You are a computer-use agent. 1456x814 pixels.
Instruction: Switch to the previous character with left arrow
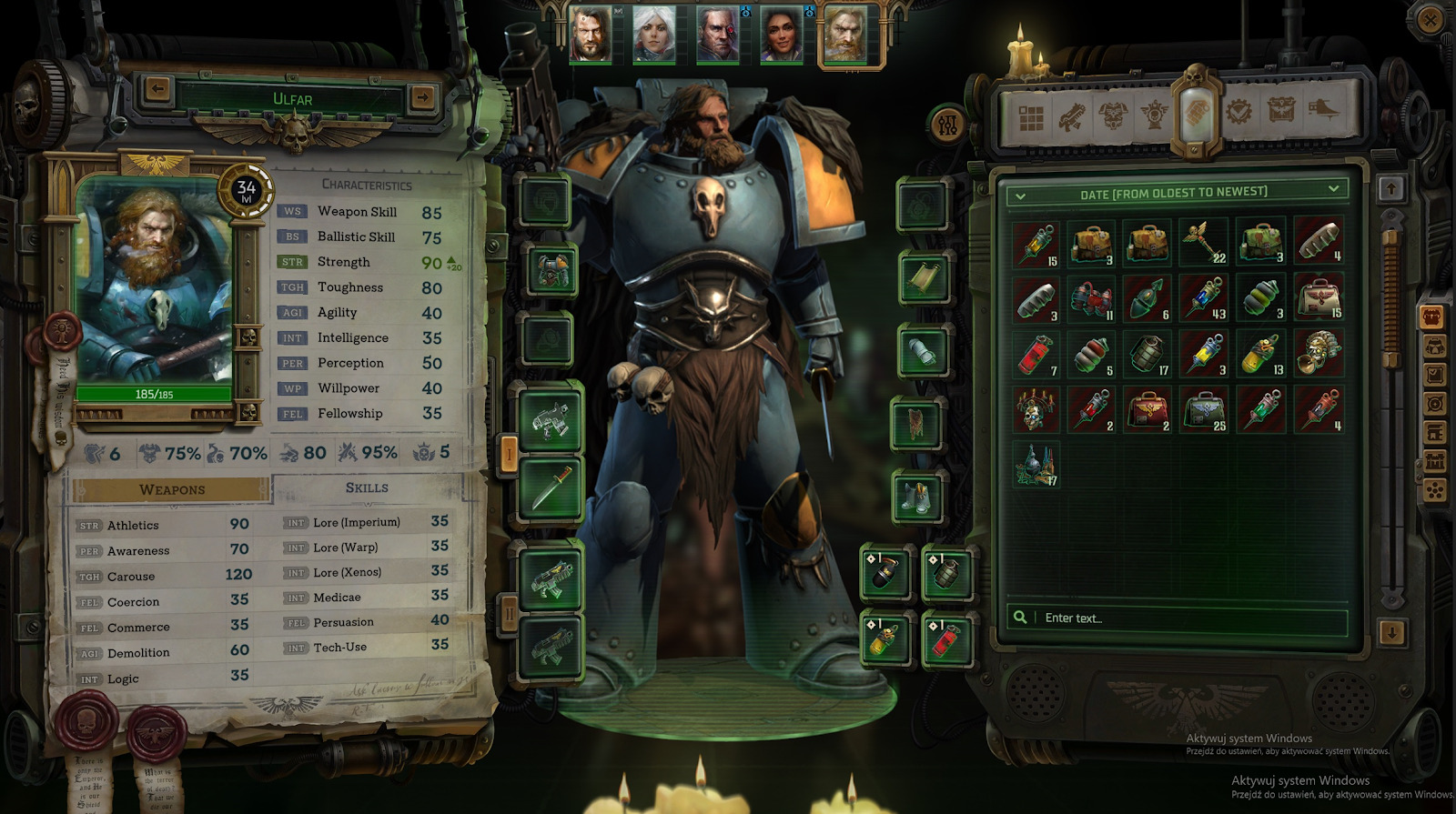click(158, 89)
